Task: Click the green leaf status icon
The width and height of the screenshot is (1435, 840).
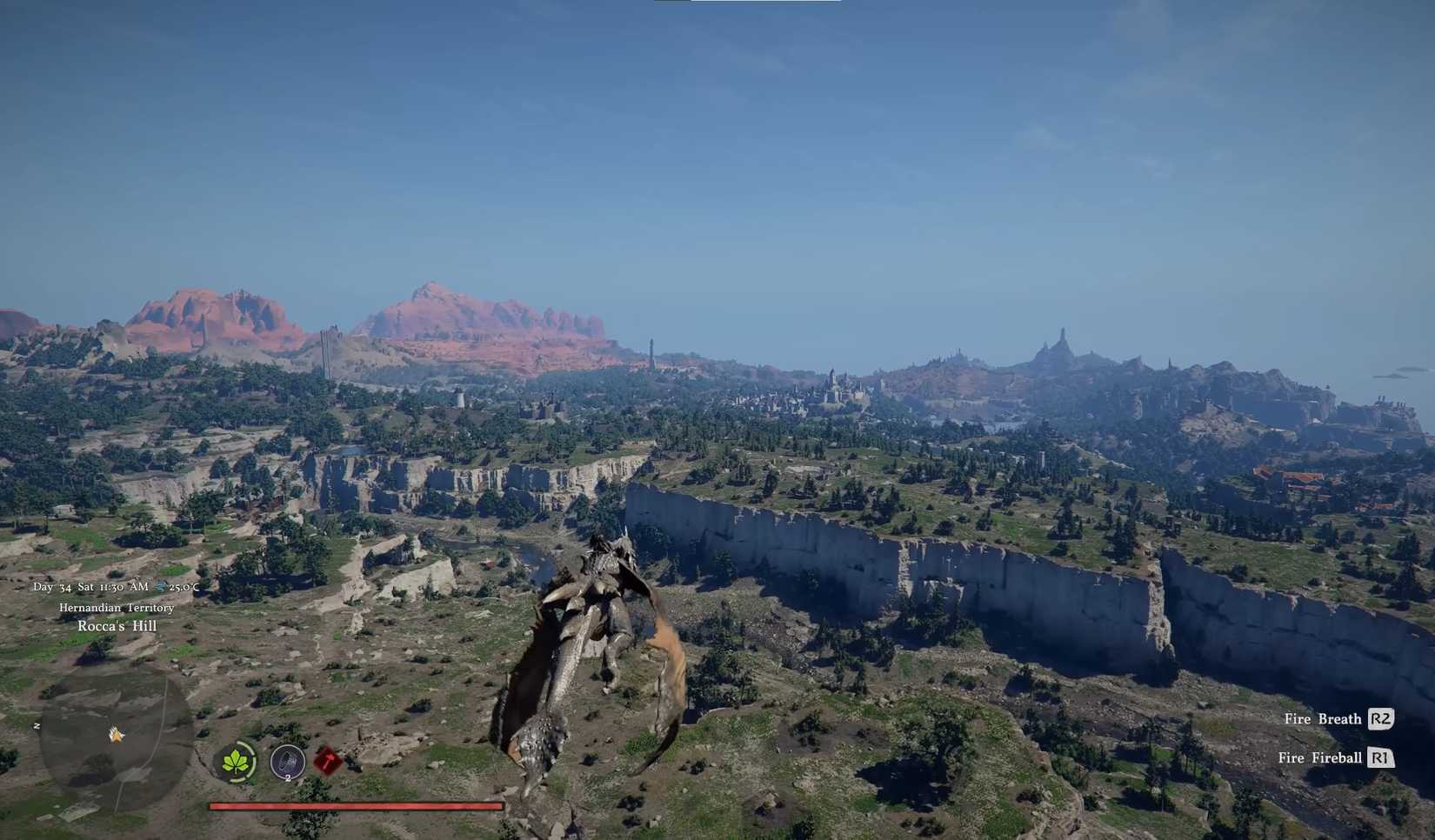Action: 236,763
